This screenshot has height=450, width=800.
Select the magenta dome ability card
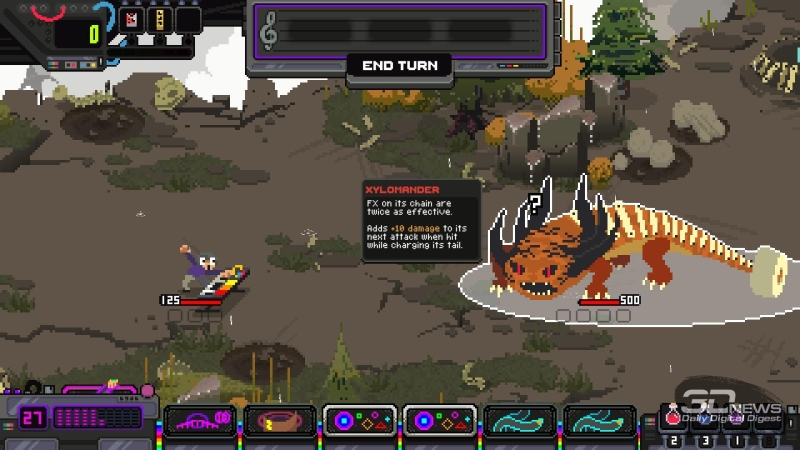coord(200,420)
